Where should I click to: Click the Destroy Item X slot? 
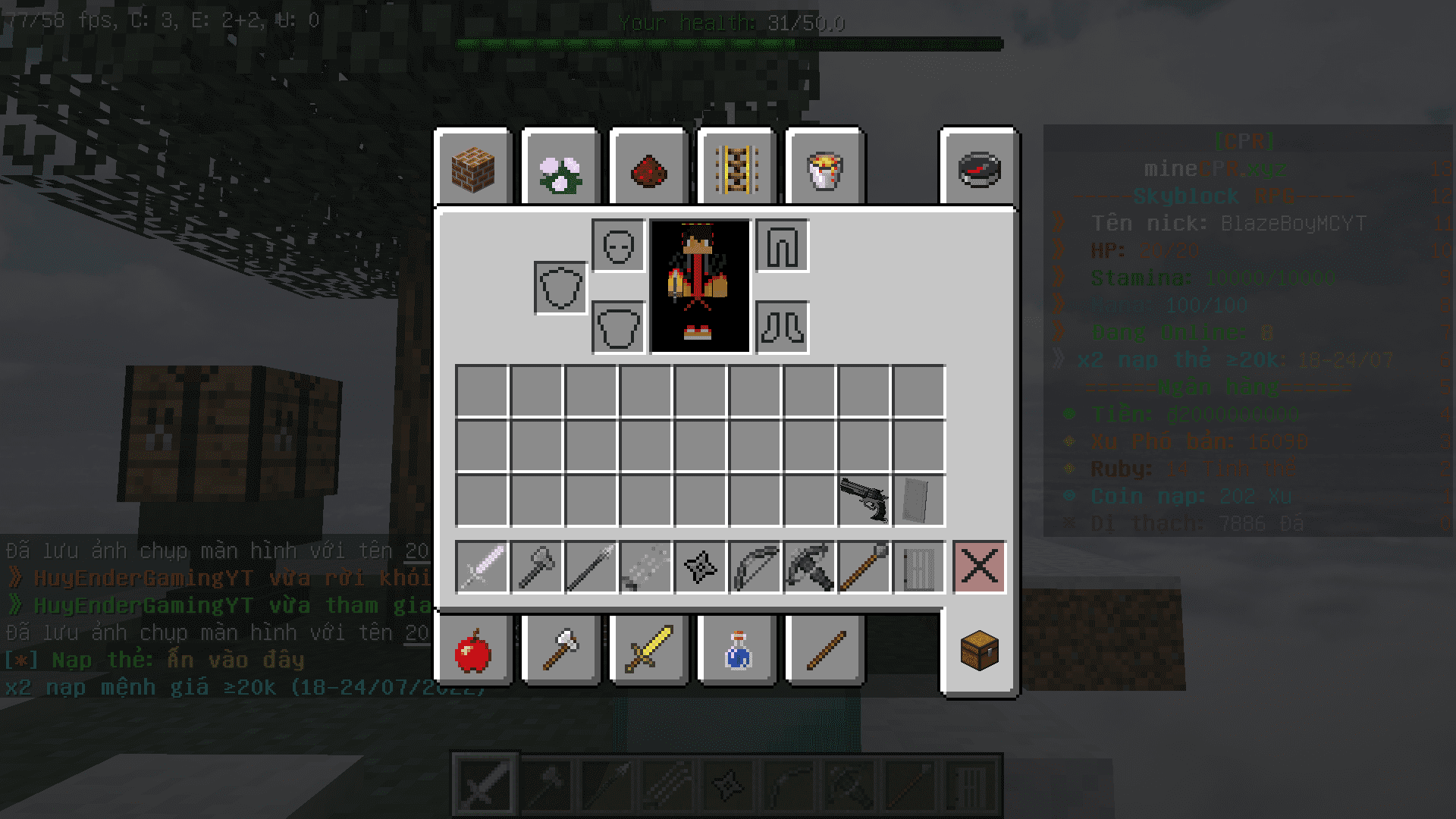click(979, 566)
